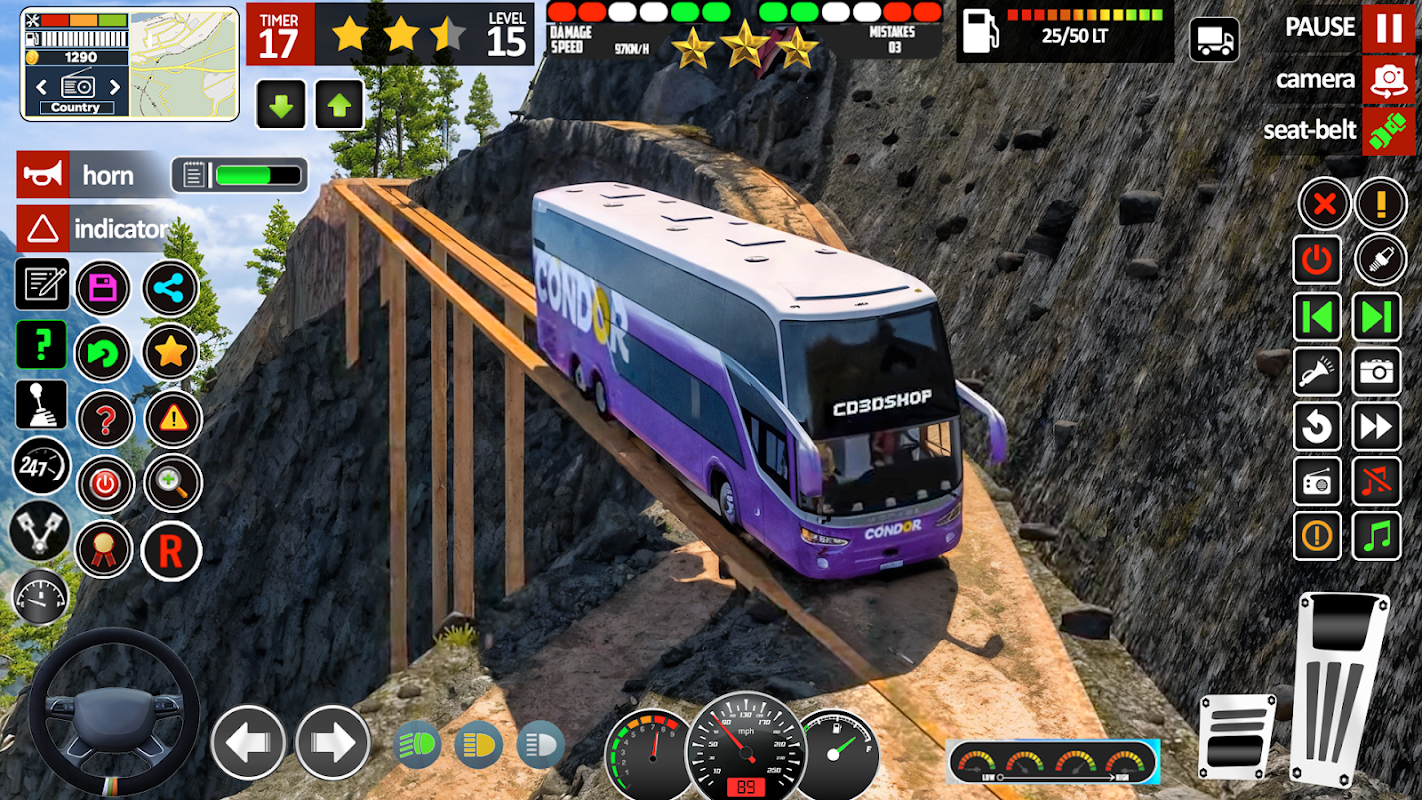Click the green down arrow button
The width and height of the screenshot is (1422, 800).
pyautogui.click(x=281, y=105)
